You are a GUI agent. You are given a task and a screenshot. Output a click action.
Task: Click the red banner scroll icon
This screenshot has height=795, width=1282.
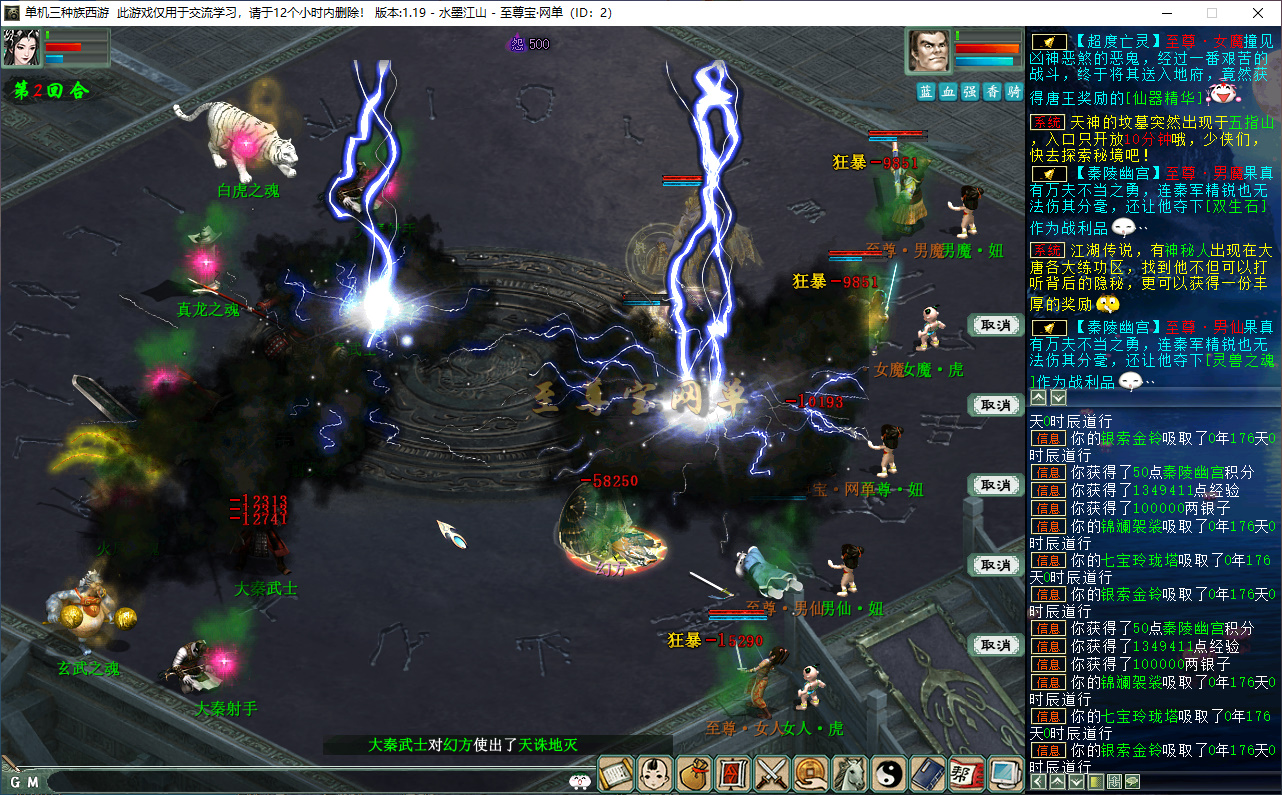733,773
